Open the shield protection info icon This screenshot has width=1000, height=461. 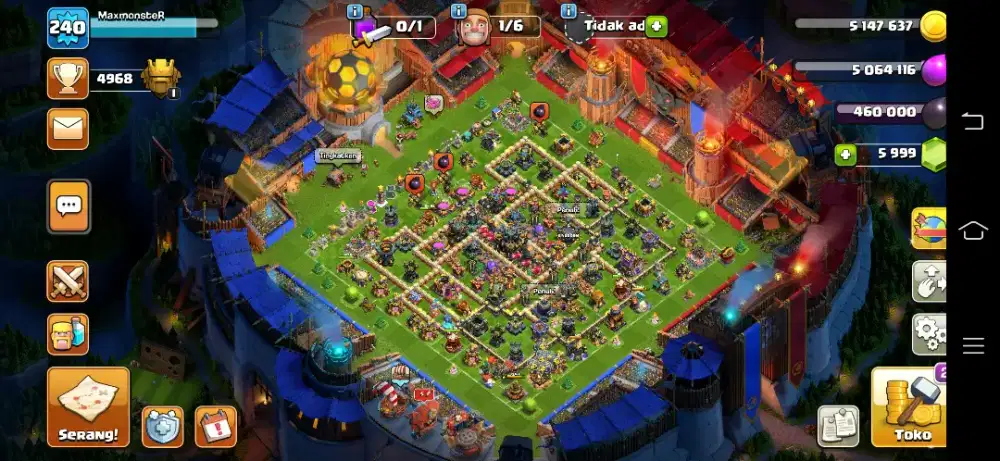click(x=162, y=426)
